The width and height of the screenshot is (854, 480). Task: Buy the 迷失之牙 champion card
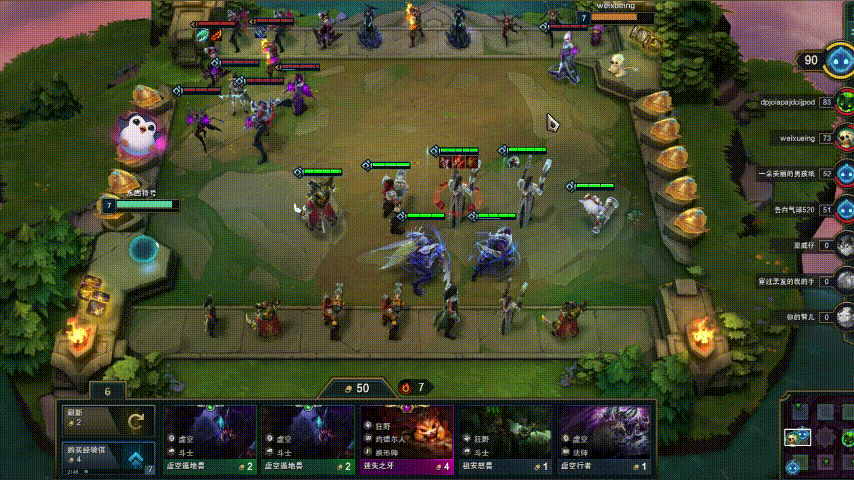(406, 440)
